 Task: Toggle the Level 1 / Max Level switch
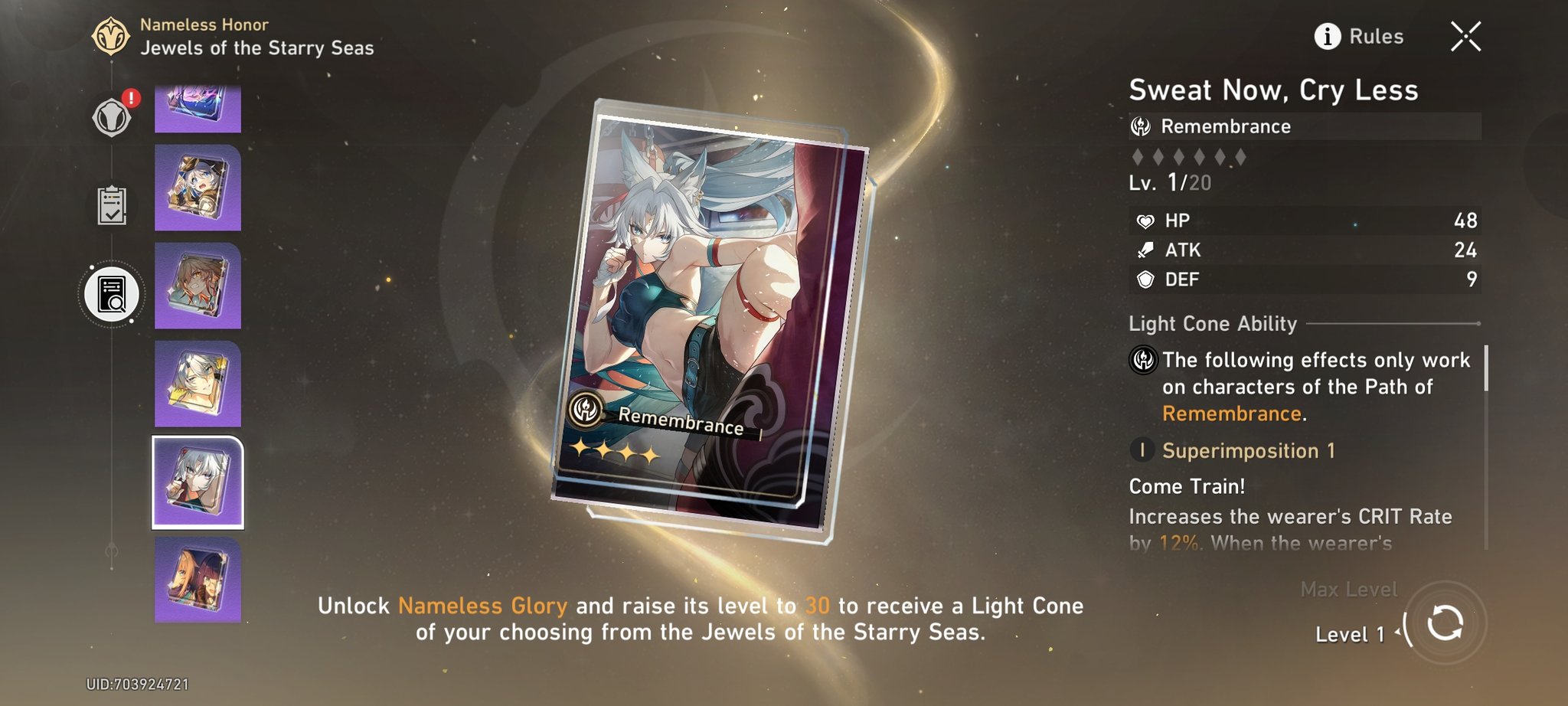point(1445,623)
